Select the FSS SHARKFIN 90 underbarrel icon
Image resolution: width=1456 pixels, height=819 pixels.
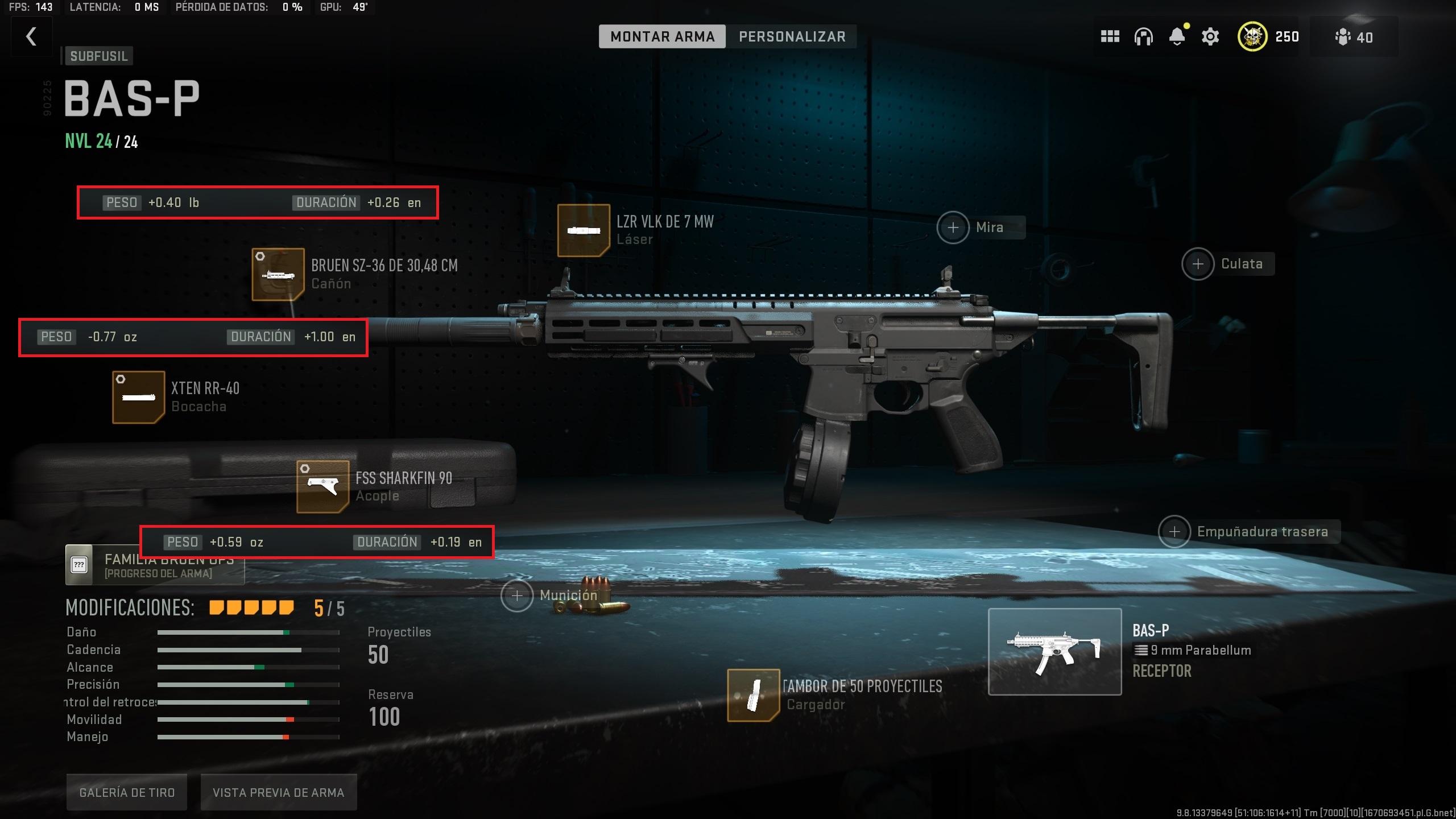click(322, 486)
